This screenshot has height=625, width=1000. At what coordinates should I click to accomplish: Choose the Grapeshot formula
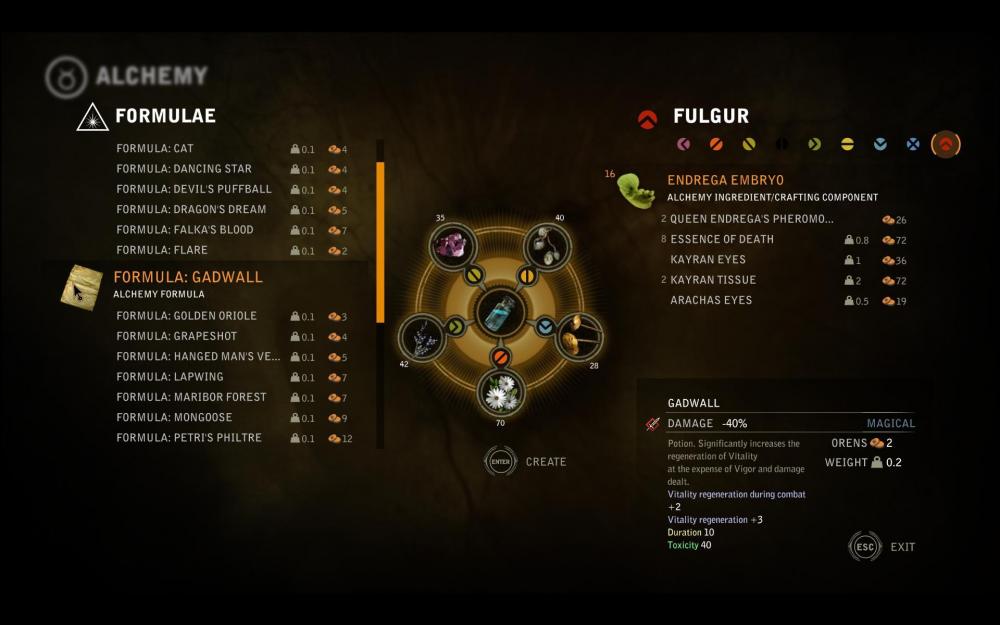point(177,337)
